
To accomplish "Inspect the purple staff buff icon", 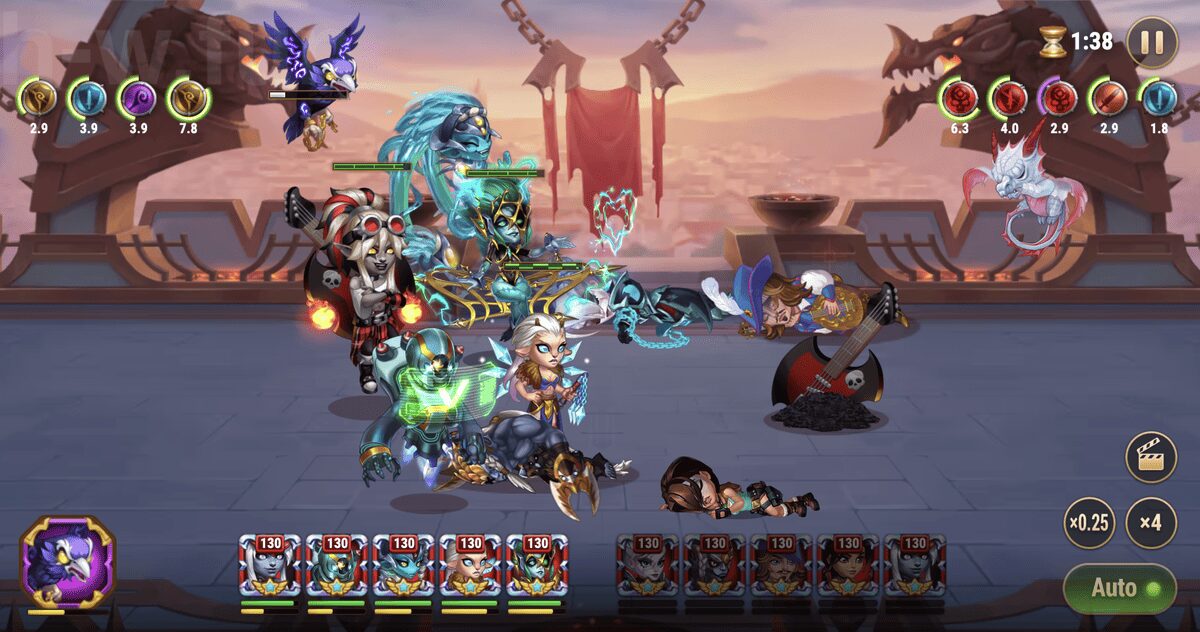I will (136, 98).
